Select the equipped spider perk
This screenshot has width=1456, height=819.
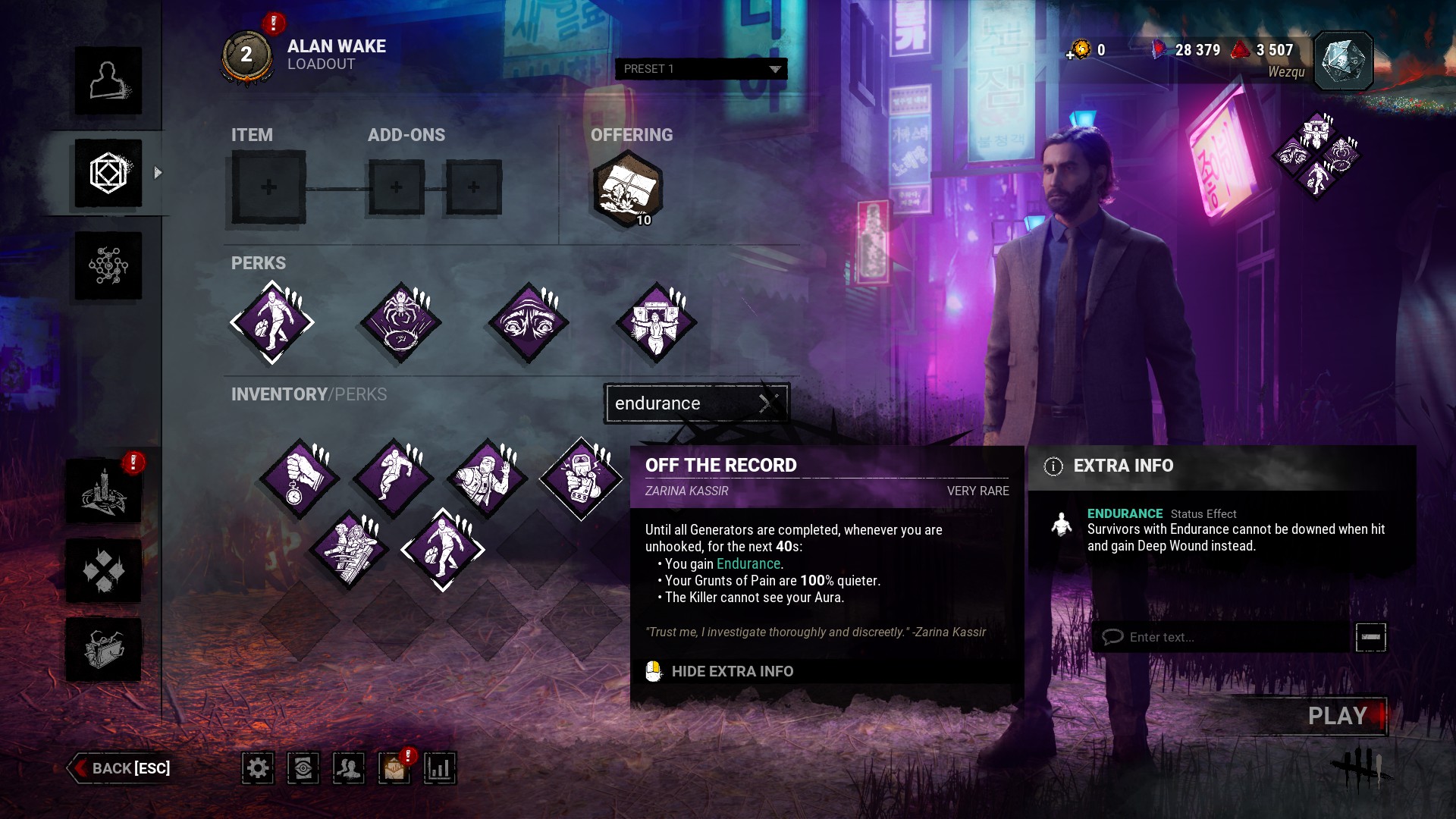coord(400,323)
